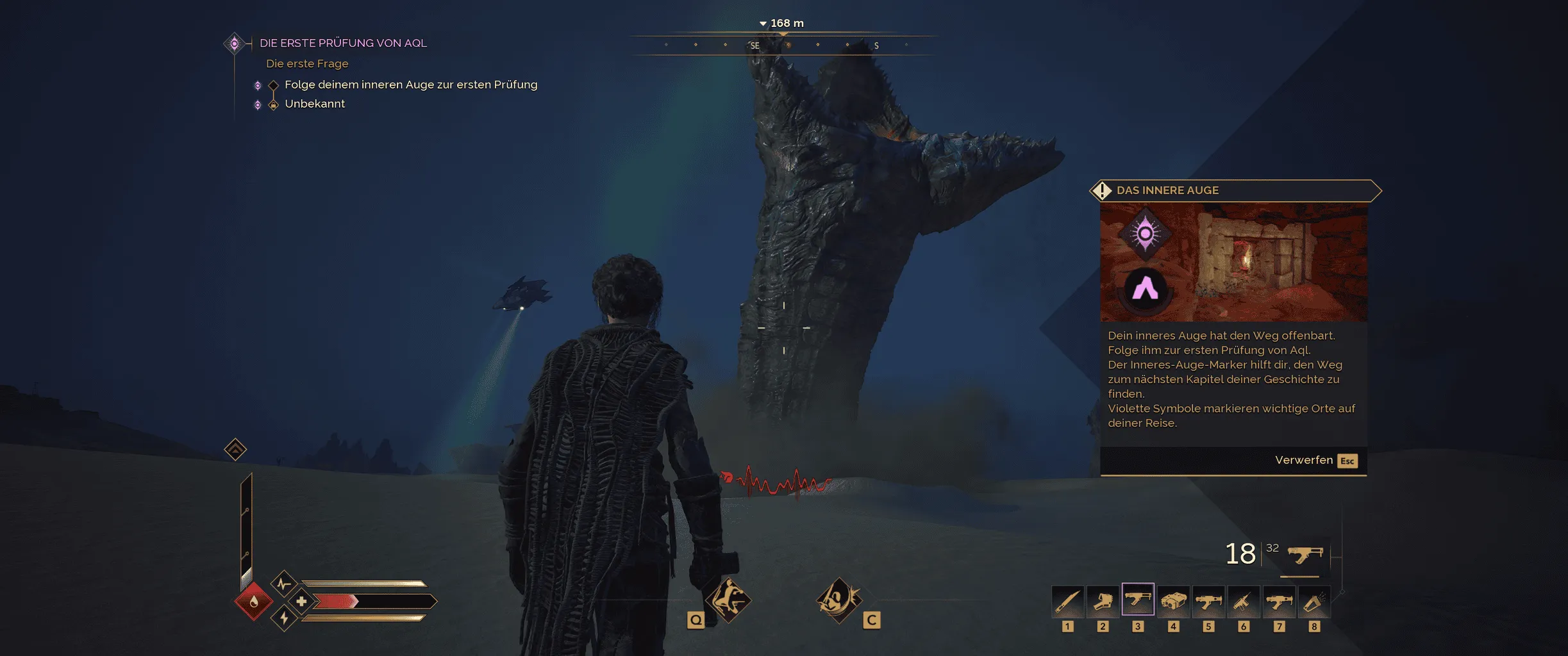Click the lightning bolt energy icon
1568x656 pixels.
(284, 618)
